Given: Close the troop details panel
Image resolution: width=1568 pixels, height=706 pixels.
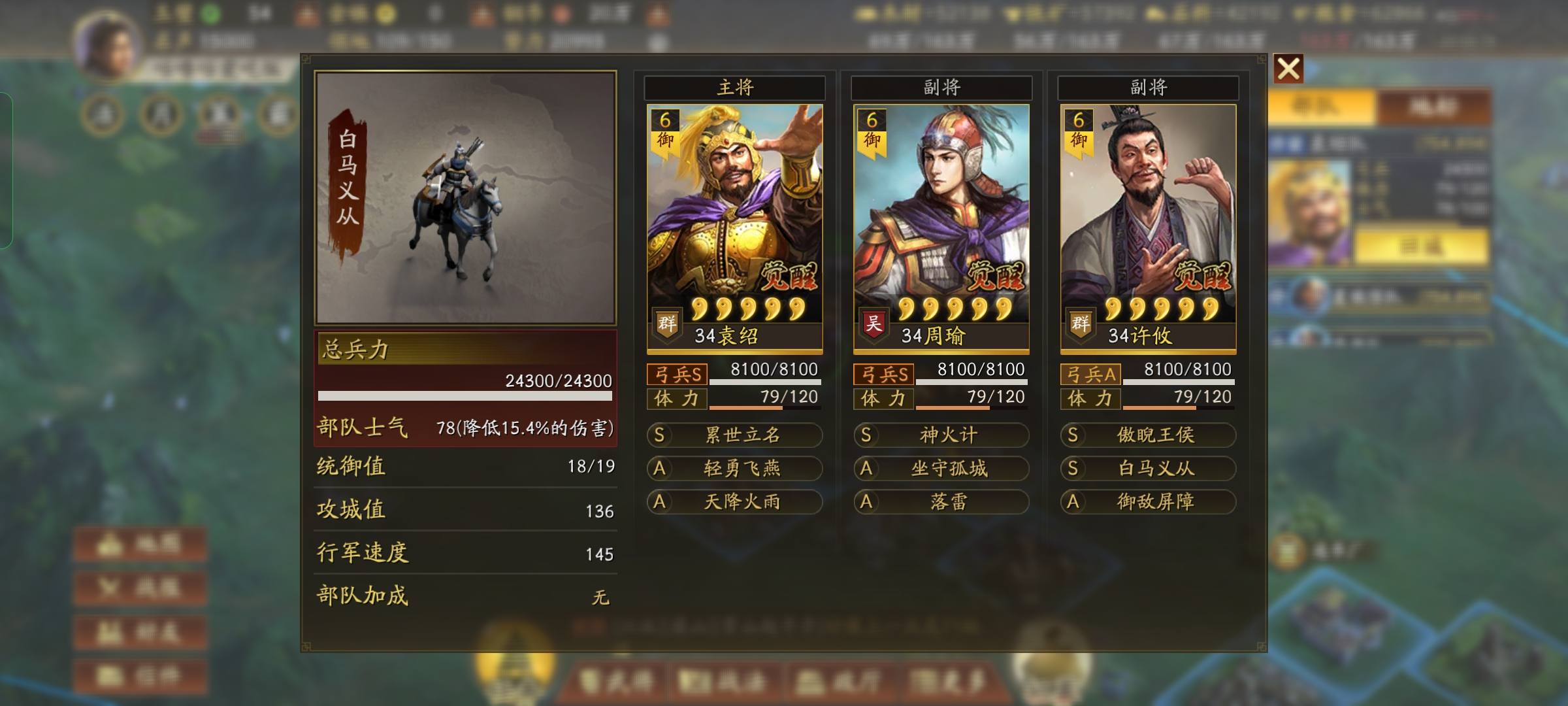Looking at the screenshot, I should [x=1288, y=69].
